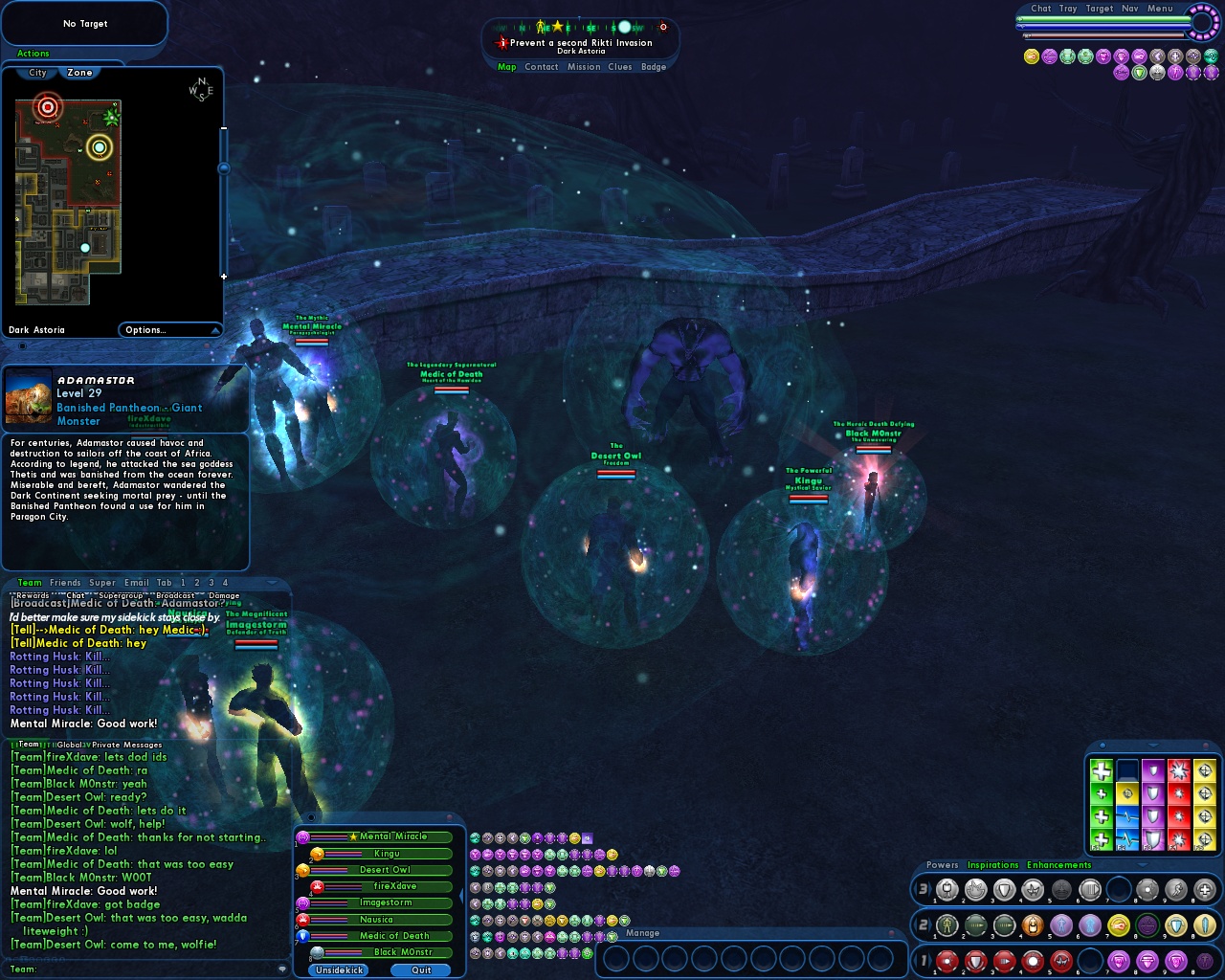Click the Manage button above enhancement slots
1225x980 pixels.
click(x=642, y=933)
